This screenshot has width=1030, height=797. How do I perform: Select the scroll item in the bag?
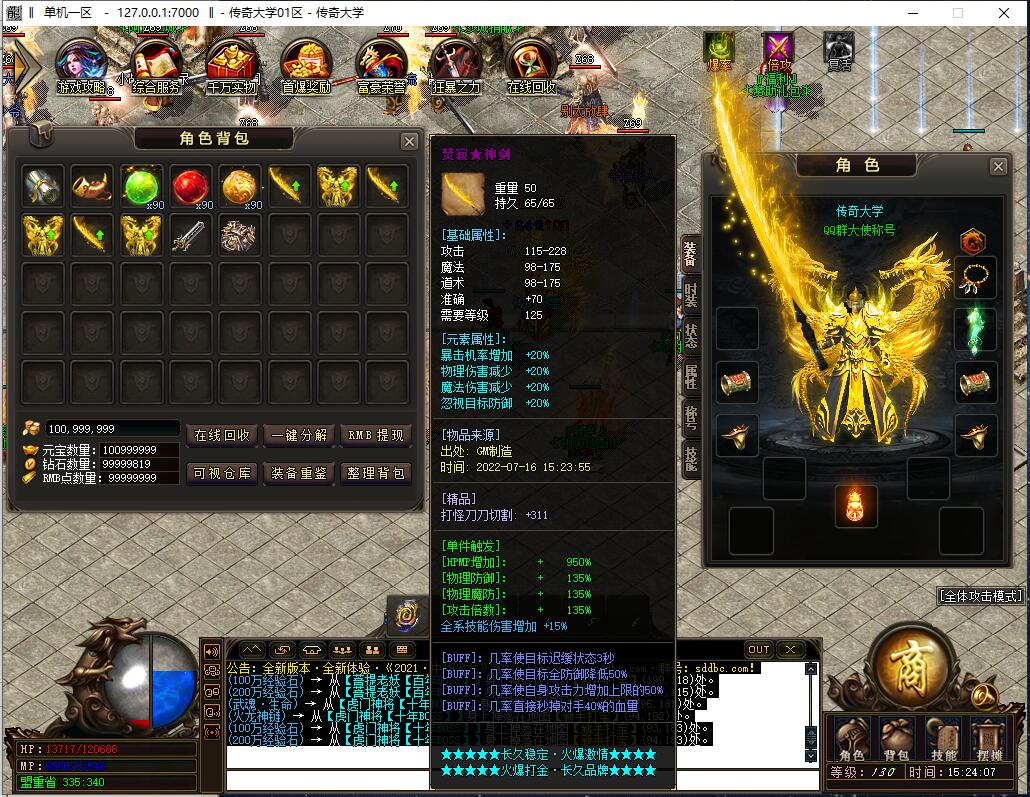[x=239, y=235]
